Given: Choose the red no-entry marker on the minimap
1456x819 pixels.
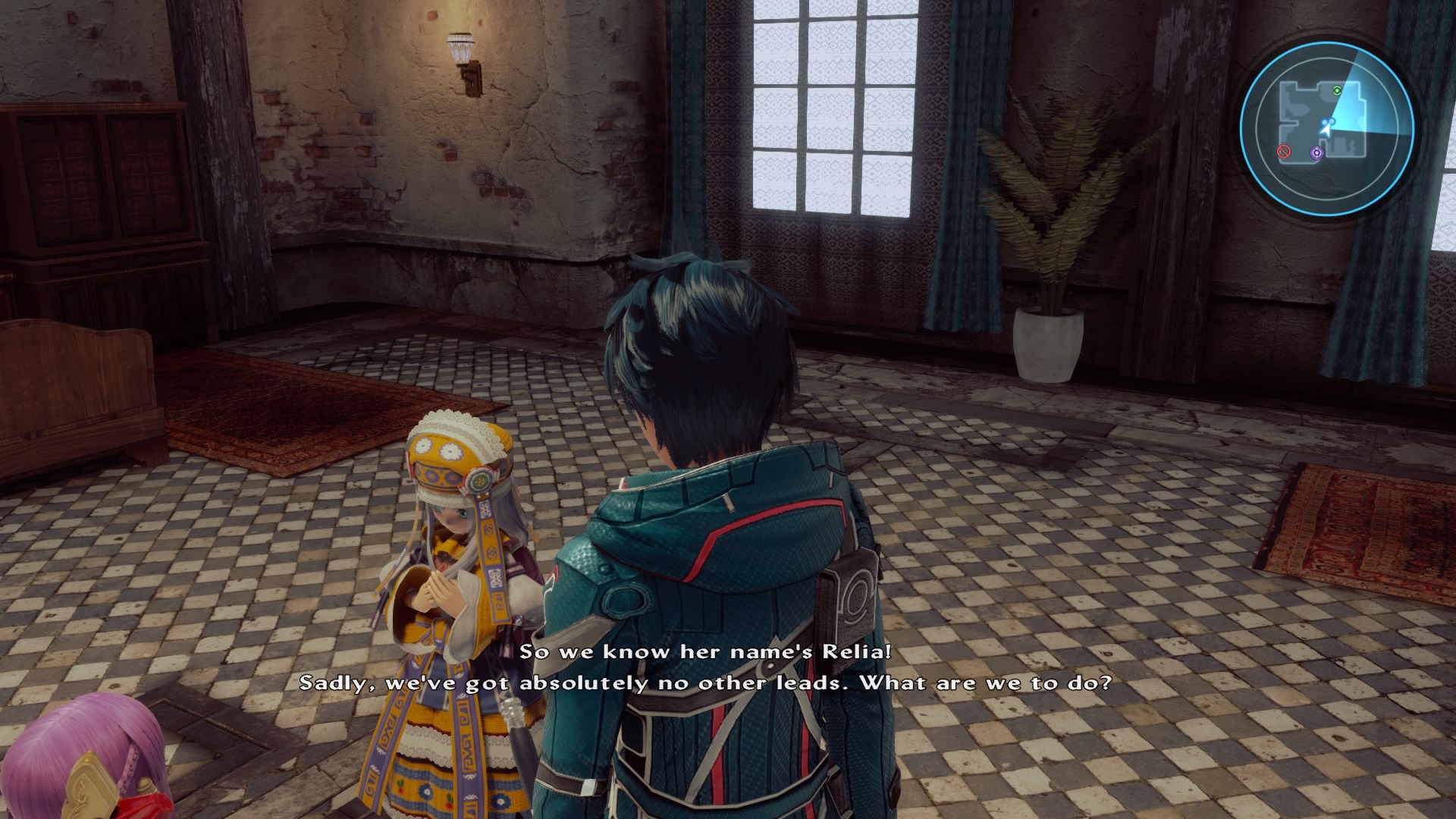Looking at the screenshot, I should pos(1284,152).
